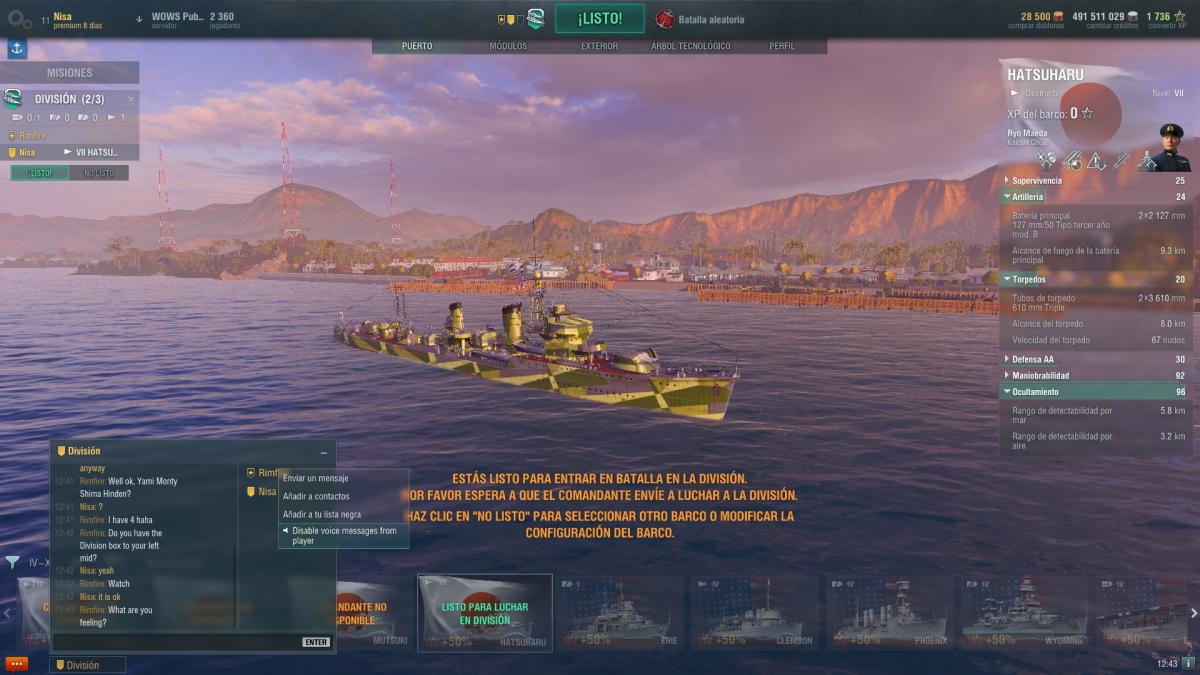Open the Exterior tab
Screen dimensions: 1200x675
[x=599, y=46]
